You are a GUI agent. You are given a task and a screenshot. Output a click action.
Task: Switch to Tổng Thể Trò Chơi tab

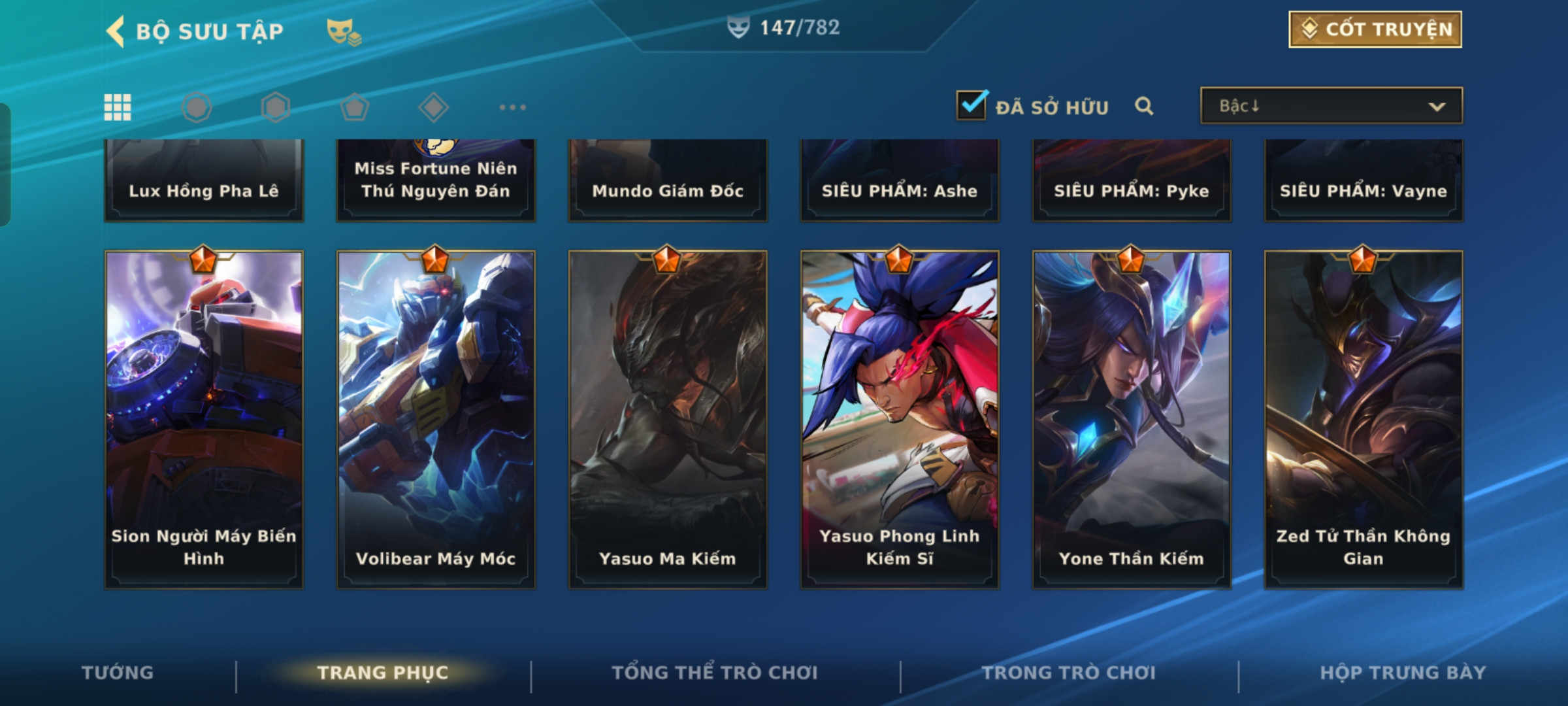(x=715, y=673)
